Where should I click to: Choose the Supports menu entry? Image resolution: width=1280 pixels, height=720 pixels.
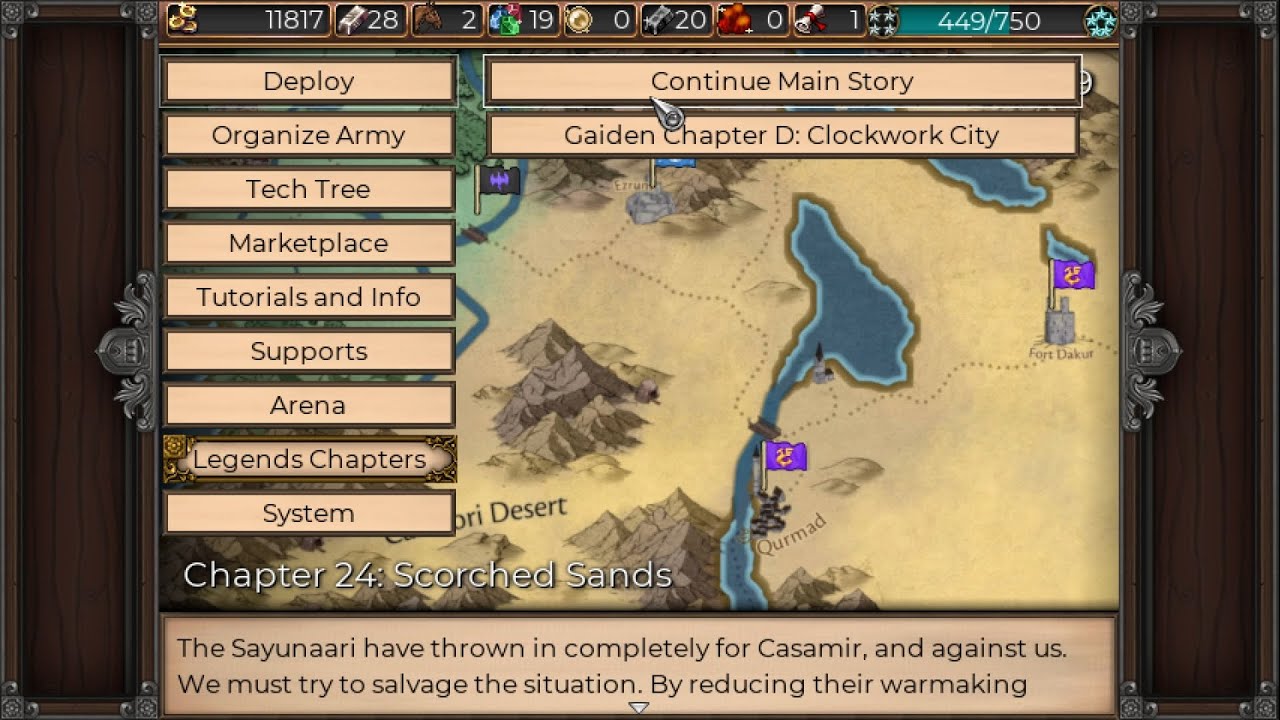click(x=308, y=351)
